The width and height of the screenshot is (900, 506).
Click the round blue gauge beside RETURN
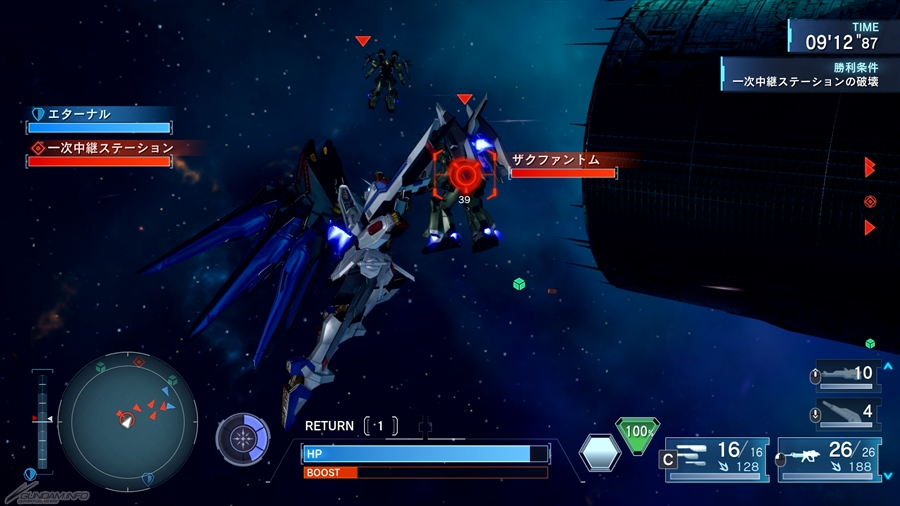click(x=243, y=438)
